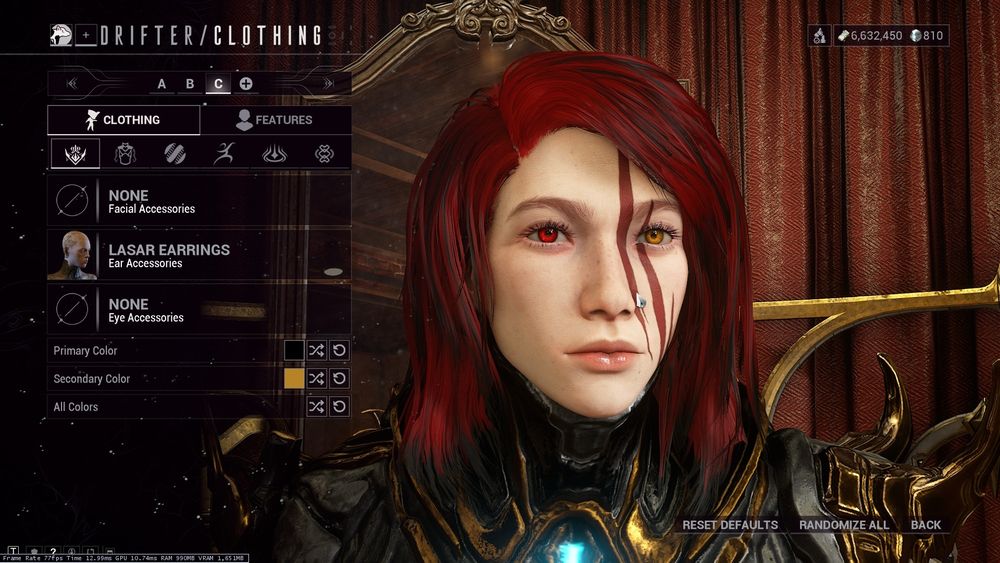Randomize the Primary Color
This screenshot has width=1000, height=563.
[317, 351]
